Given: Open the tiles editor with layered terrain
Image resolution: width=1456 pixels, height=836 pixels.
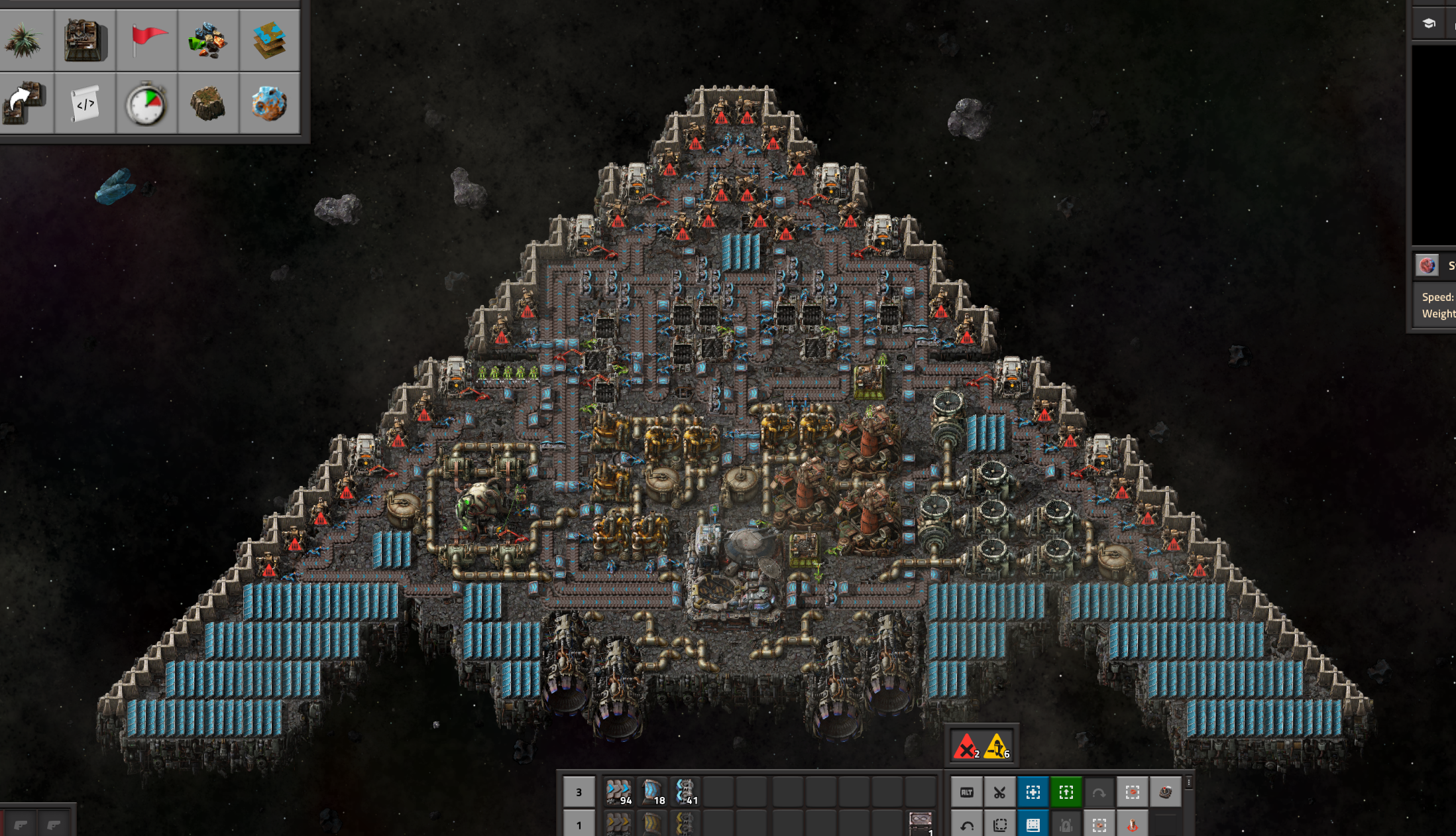Looking at the screenshot, I should click(269, 40).
